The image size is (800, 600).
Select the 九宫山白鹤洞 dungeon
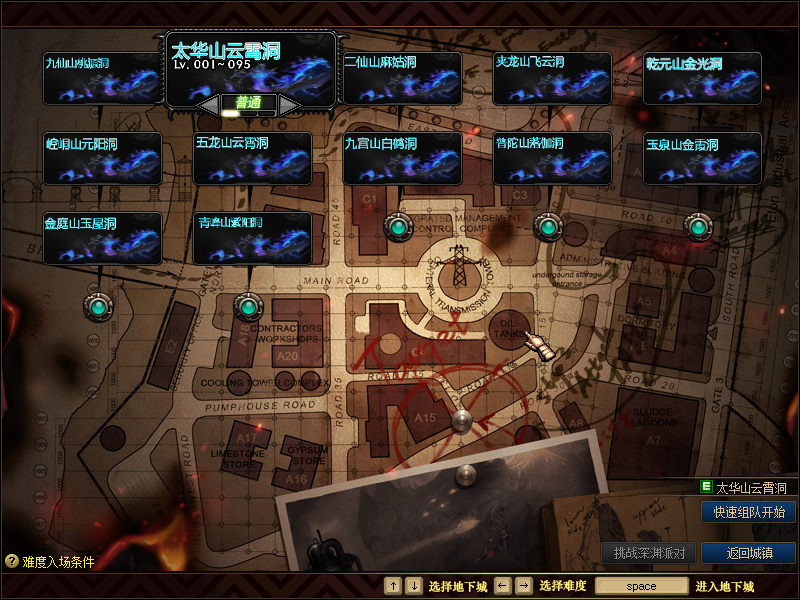click(x=402, y=158)
